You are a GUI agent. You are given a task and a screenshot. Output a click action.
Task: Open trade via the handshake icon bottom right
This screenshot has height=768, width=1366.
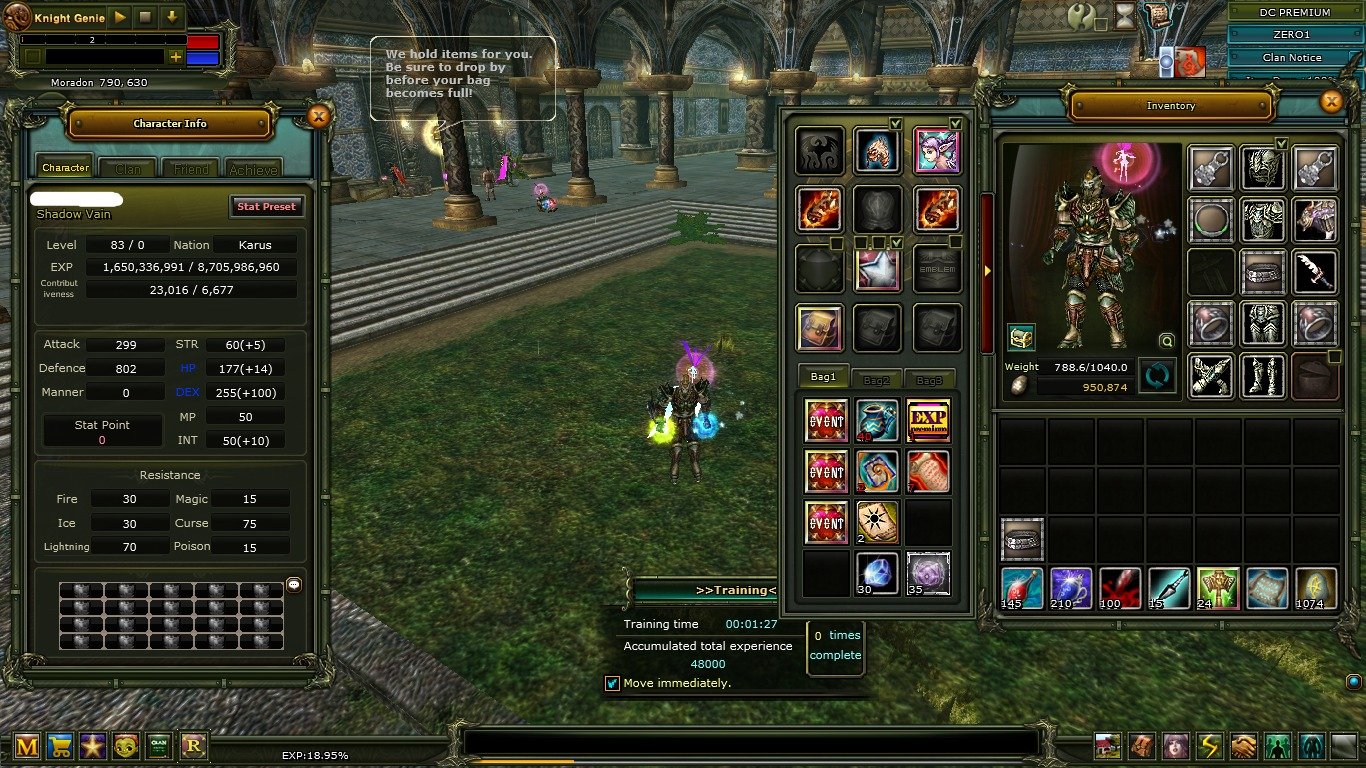tap(1242, 746)
